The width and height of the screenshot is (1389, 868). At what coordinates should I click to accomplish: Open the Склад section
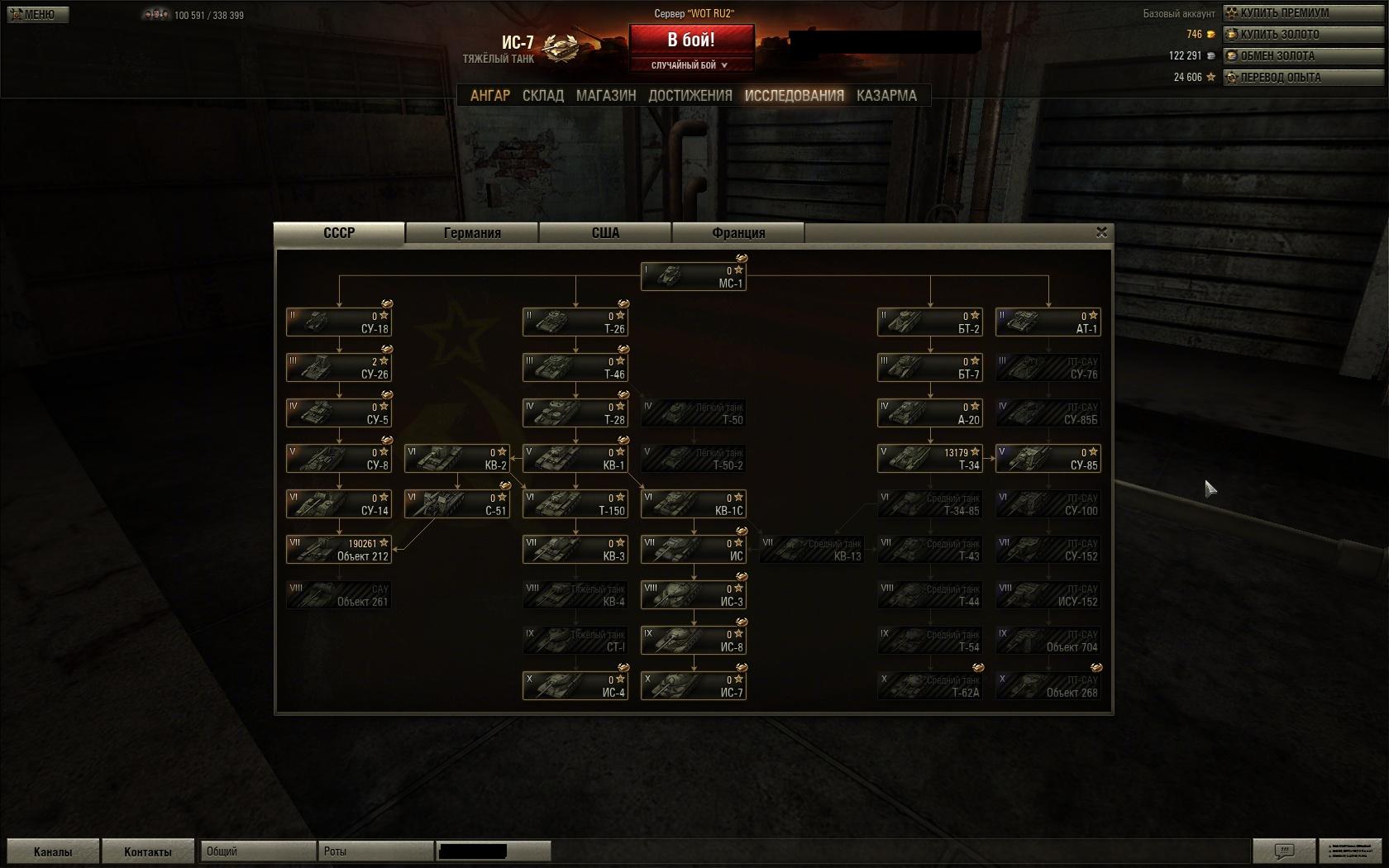tap(543, 96)
